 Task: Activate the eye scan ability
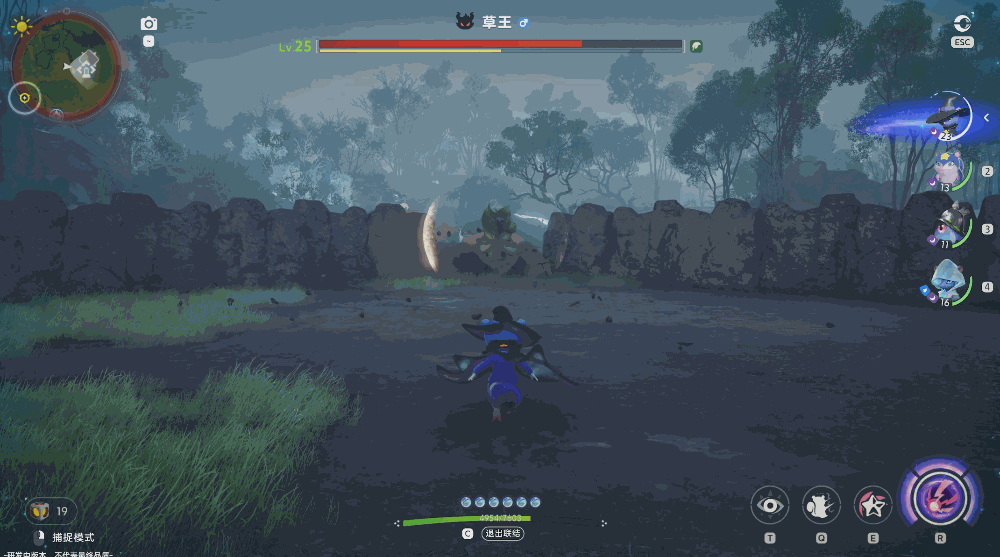coord(769,506)
